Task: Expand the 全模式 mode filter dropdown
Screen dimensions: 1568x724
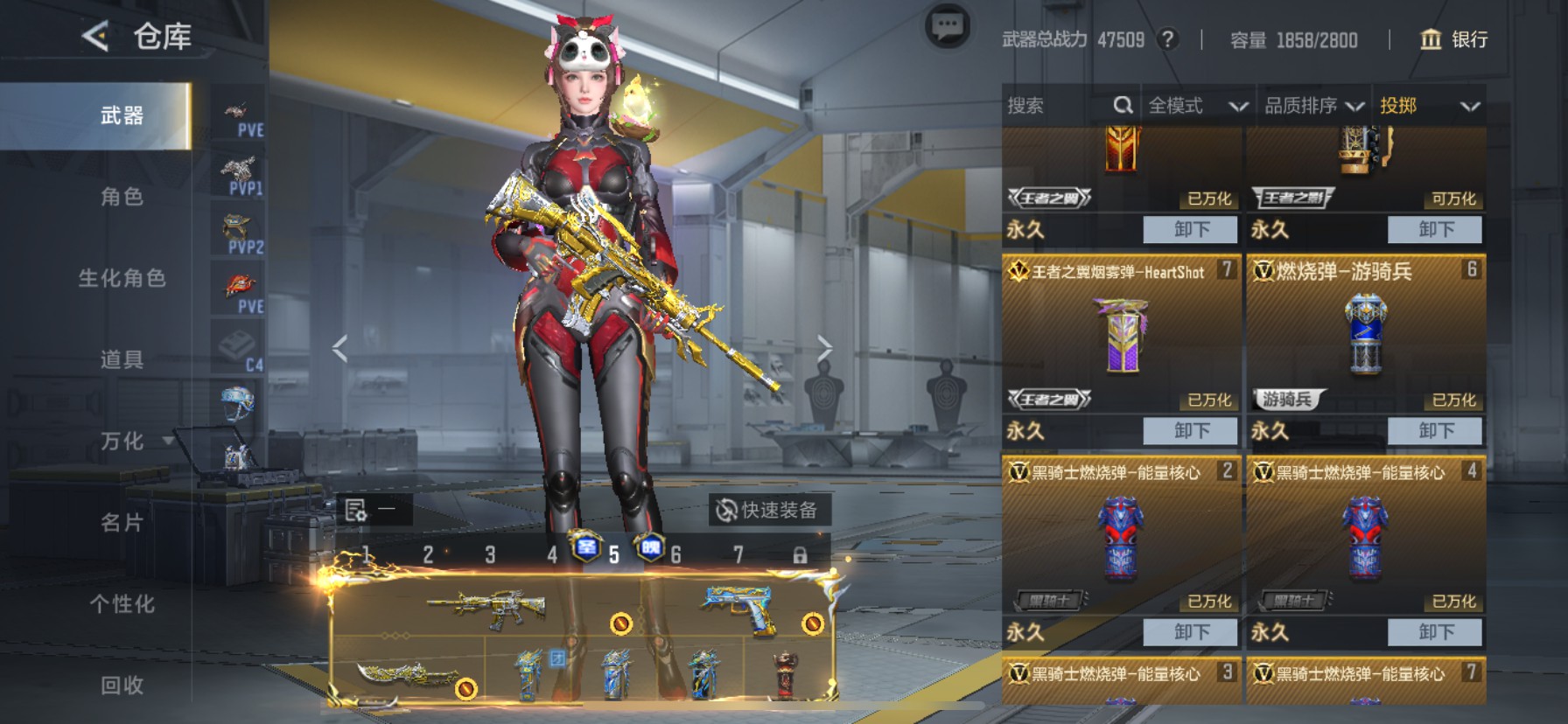Action: click(x=1197, y=106)
